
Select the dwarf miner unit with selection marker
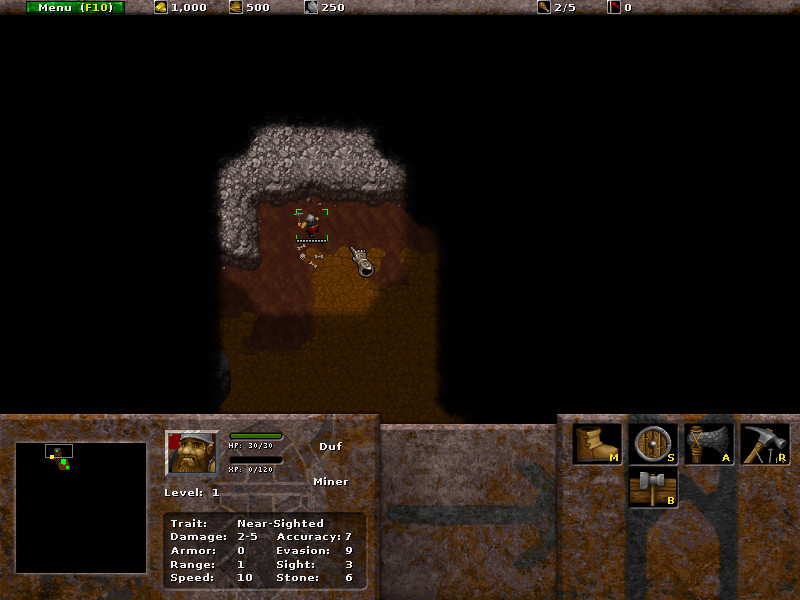click(311, 224)
